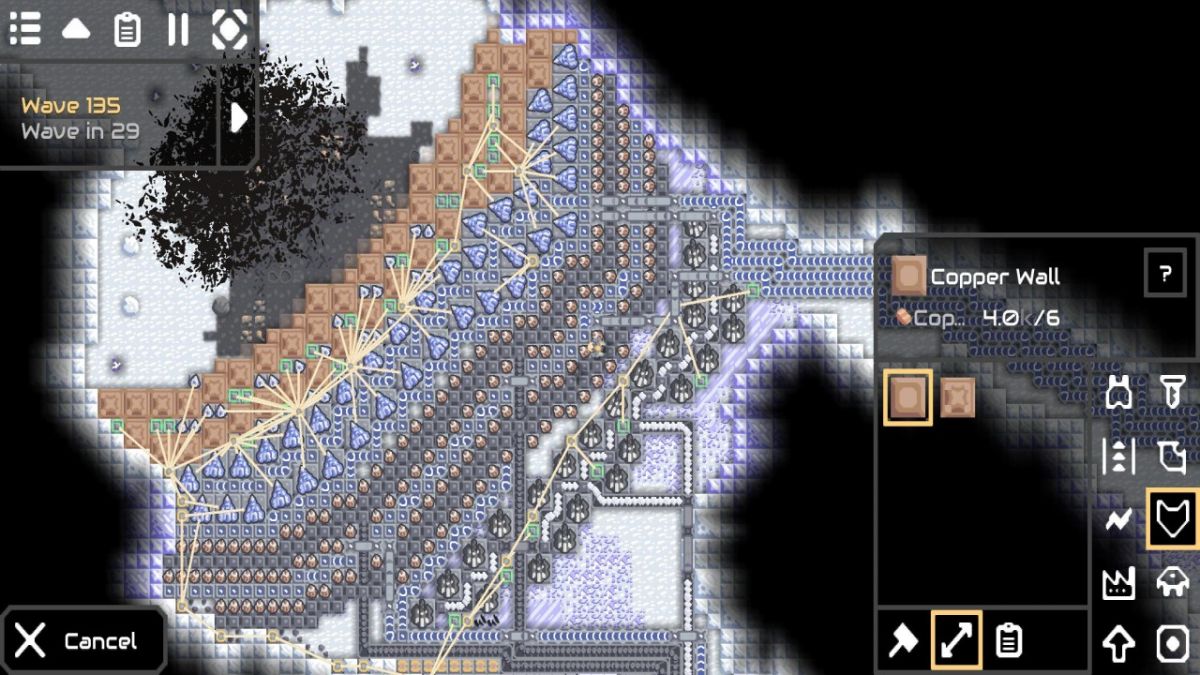Open the main menu list icon
Screen dimensions: 1200x675
click(25, 29)
